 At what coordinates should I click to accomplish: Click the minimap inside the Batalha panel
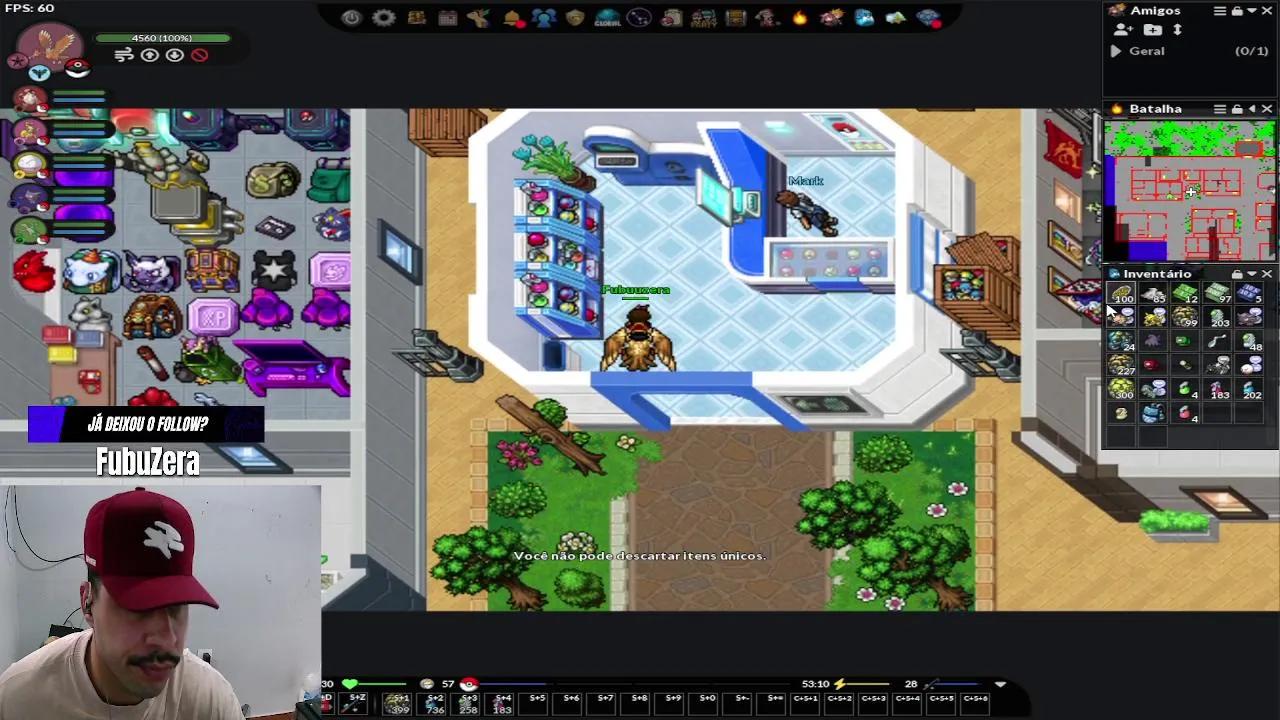coord(1190,190)
